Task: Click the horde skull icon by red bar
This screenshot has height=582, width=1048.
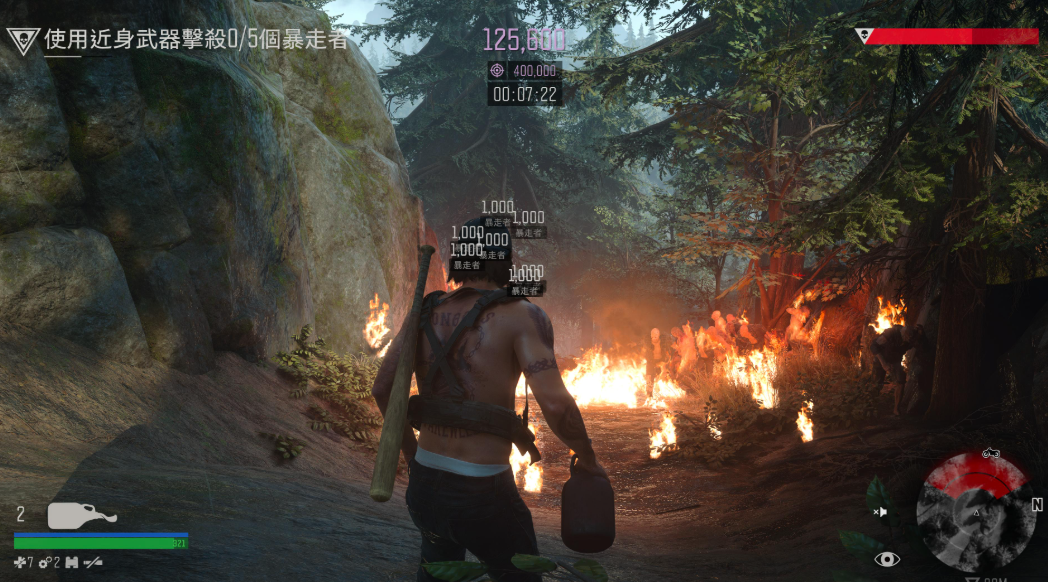Action: [865, 36]
